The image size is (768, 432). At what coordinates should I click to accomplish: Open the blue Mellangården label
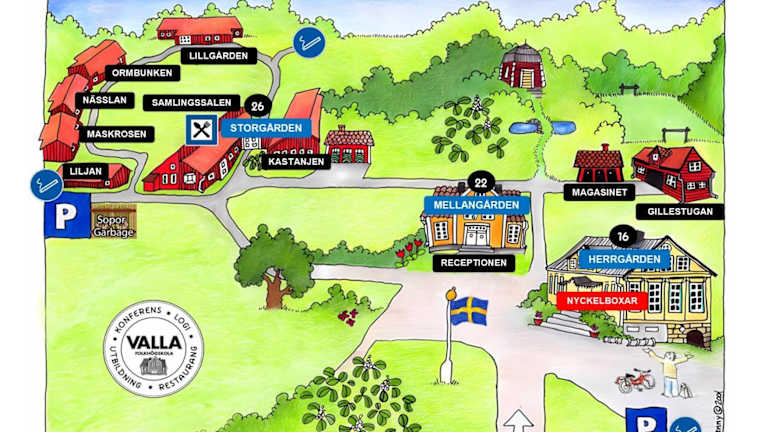(477, 205)
